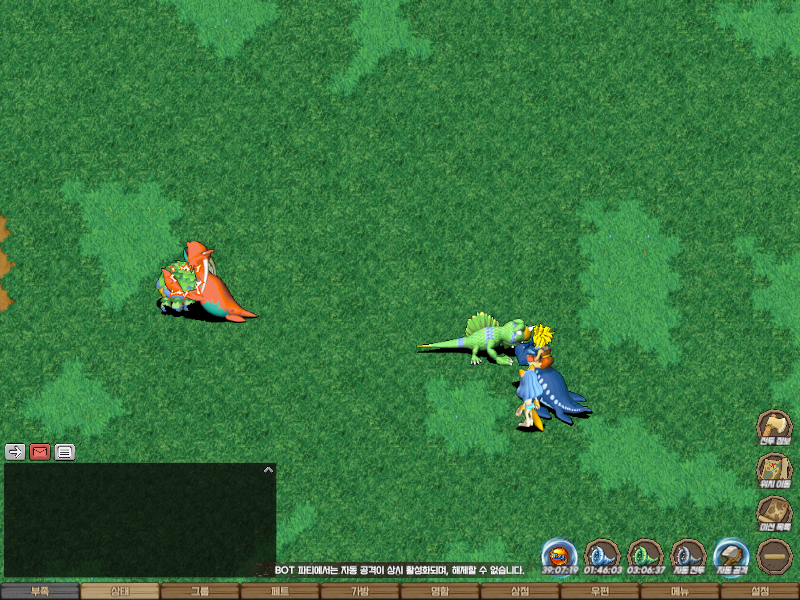Collapse the side icons with minus button
This screenshot has width=800, height=600.
775,556
